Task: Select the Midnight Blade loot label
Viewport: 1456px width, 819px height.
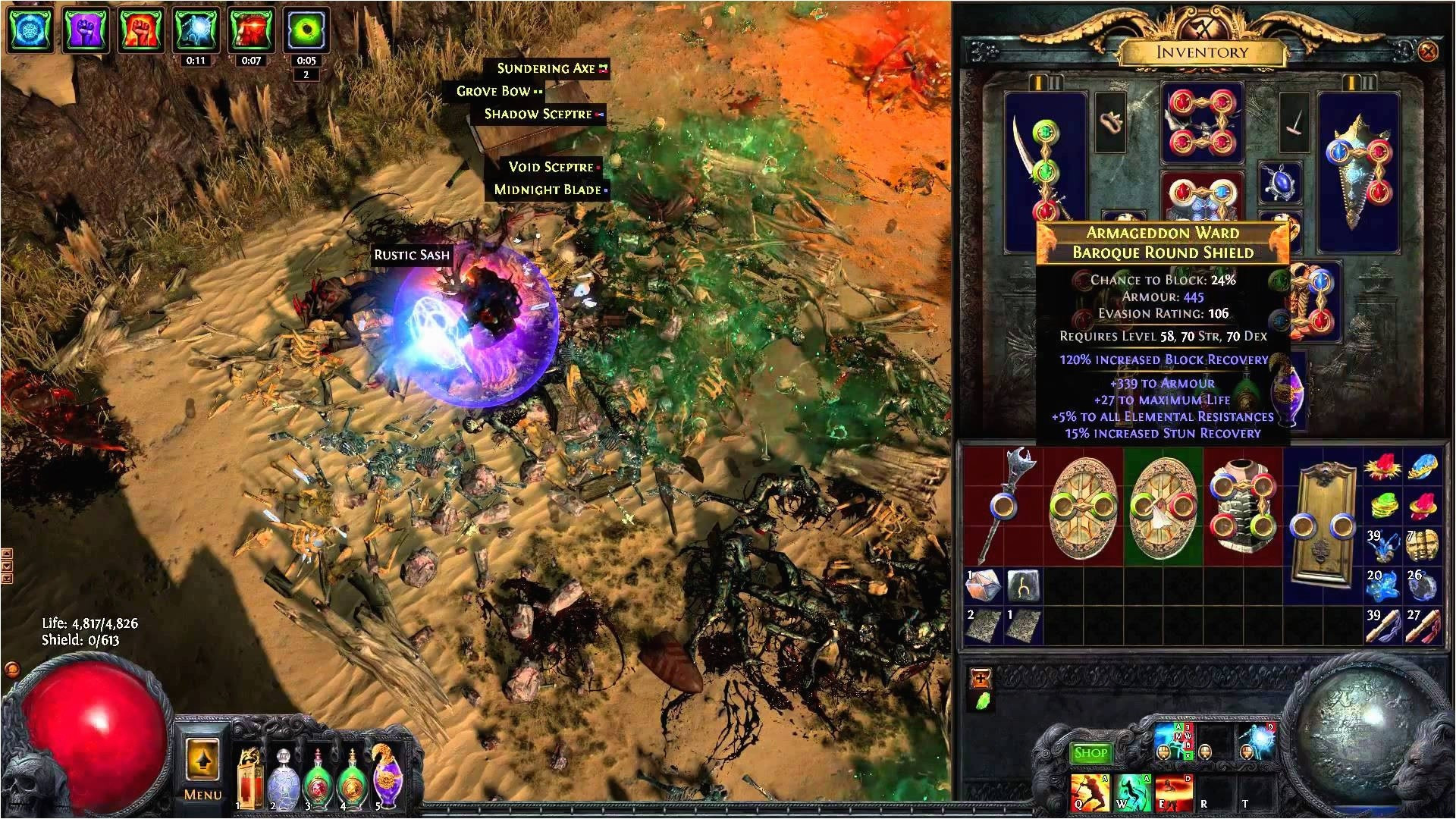Action: tap(548, 190)
